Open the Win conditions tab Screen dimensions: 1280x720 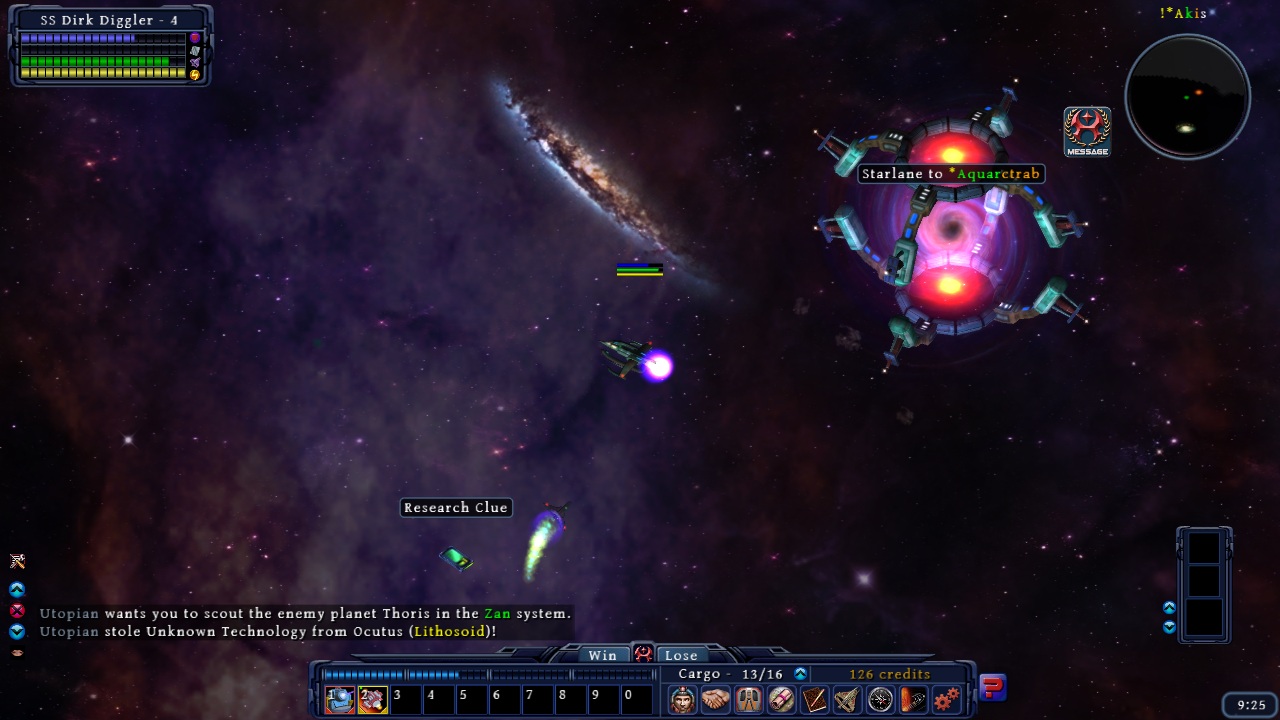pos(602,655)
